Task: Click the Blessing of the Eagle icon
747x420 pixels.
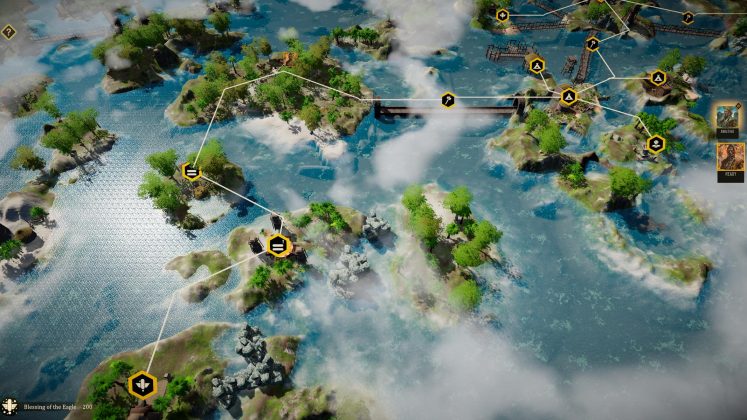Action: pyautogui.click(x=11, y=407)
